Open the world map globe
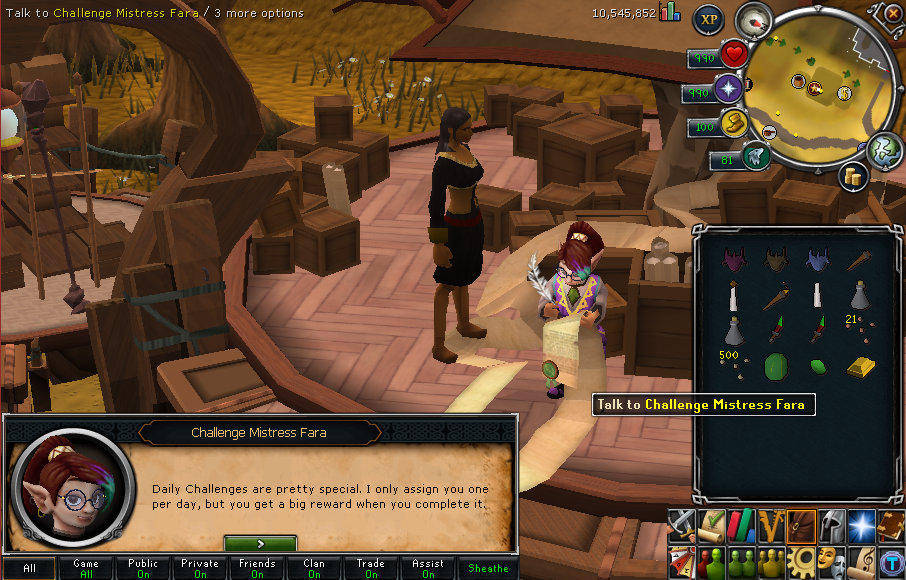Image resolution: width=906 pixels, height=580 pixels. click(884, 149)
